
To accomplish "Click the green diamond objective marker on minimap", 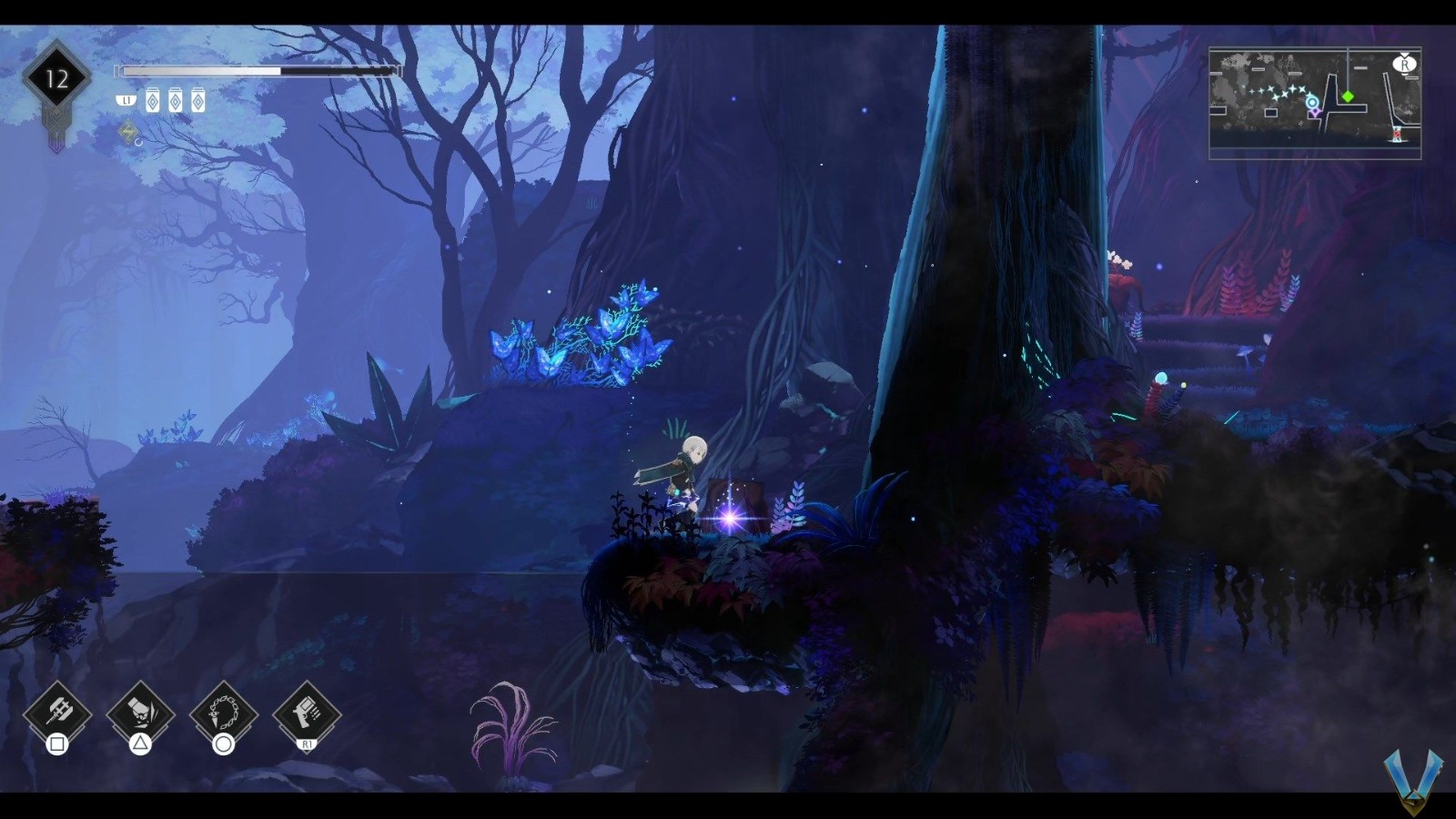I will coord(1348,96).
